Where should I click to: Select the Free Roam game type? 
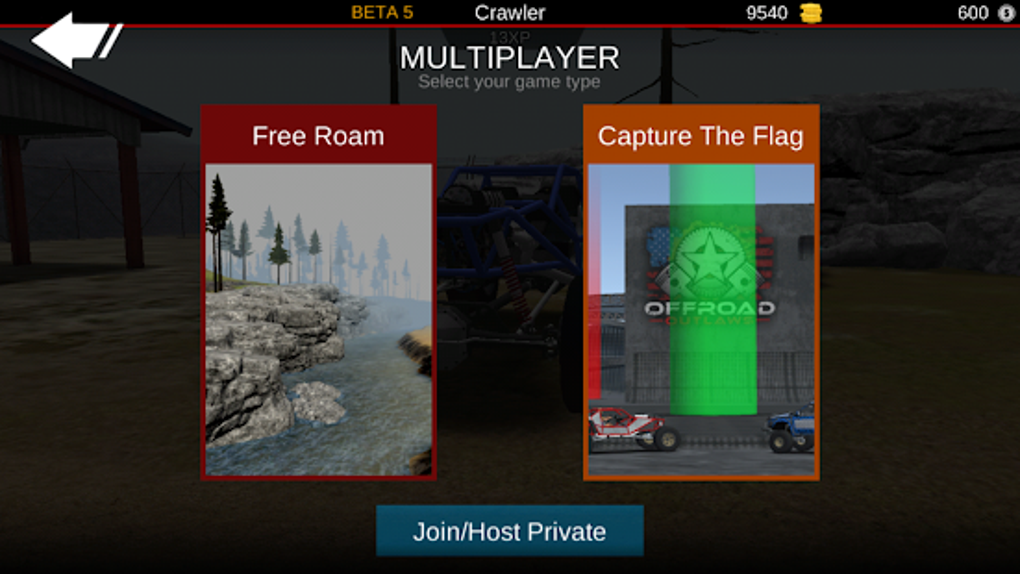tap(318, 292)
